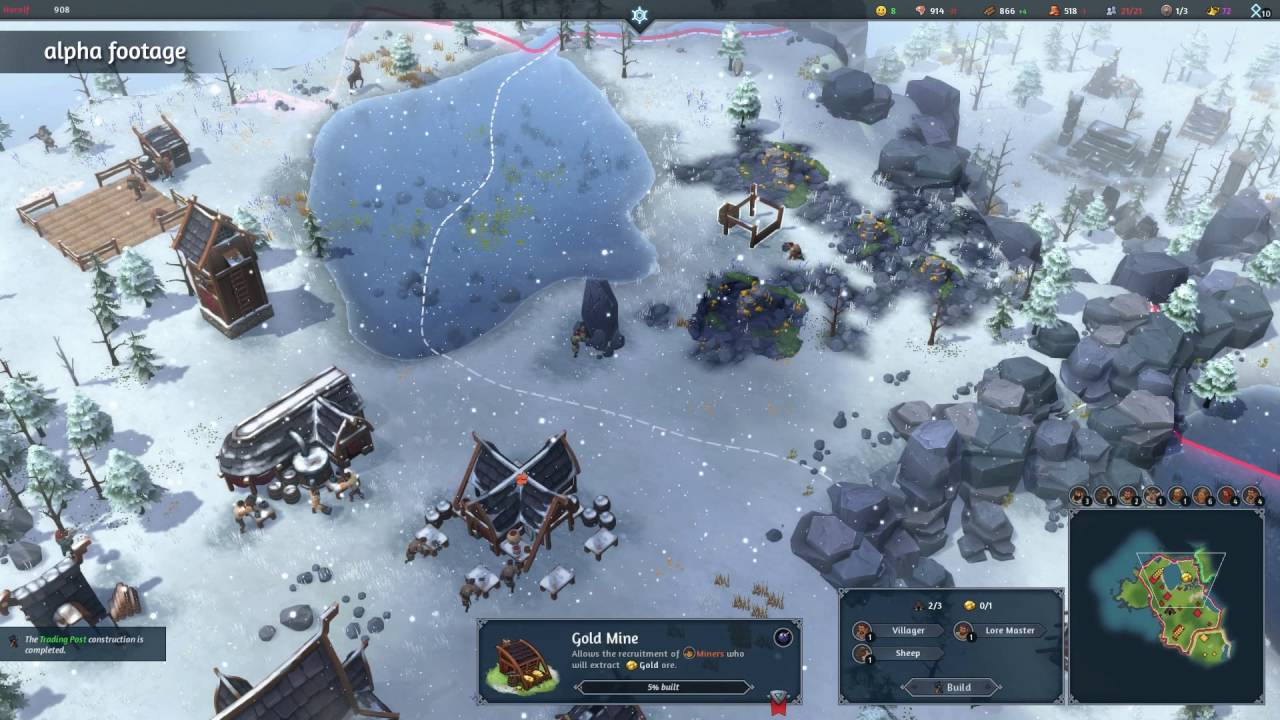Open the red banner icon on Gold Mine panel

coord(778,702)
